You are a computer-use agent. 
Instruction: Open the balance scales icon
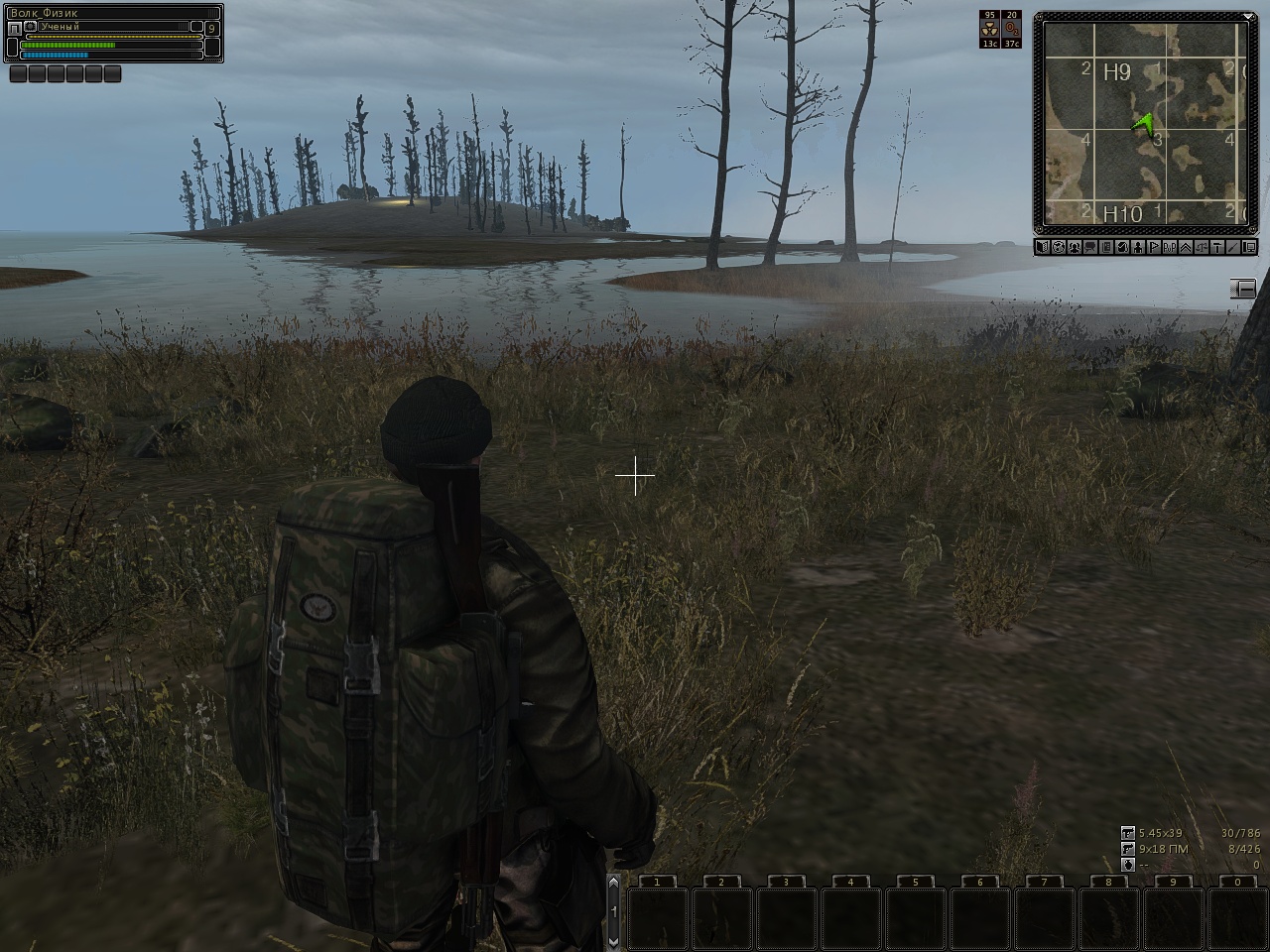[x=1202, y=247]
